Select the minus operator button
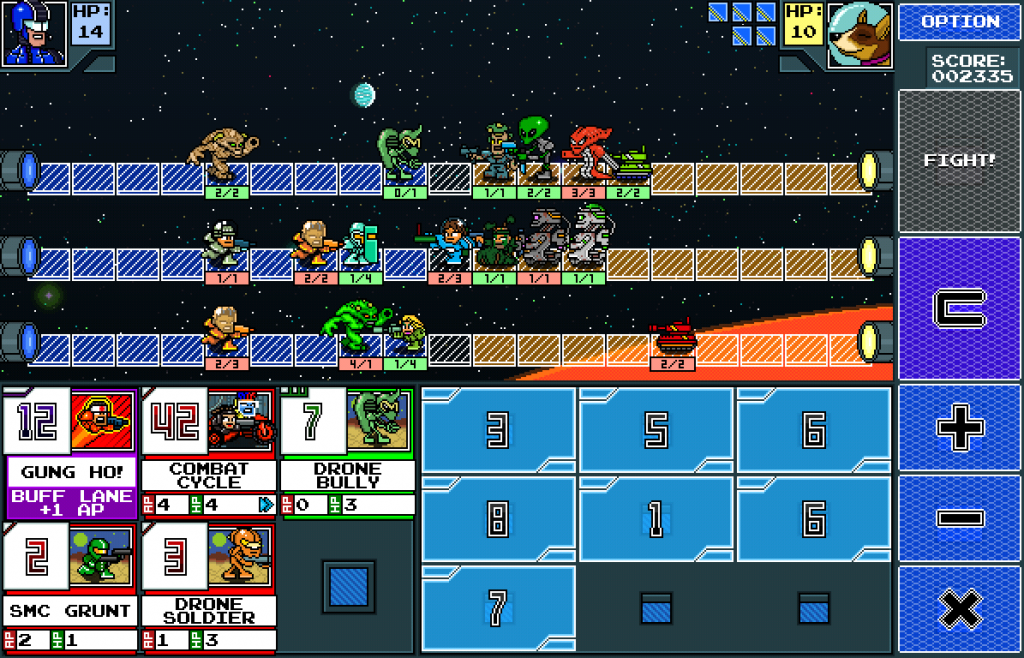This screenshot has height=658, width=1024. (959, 520)
